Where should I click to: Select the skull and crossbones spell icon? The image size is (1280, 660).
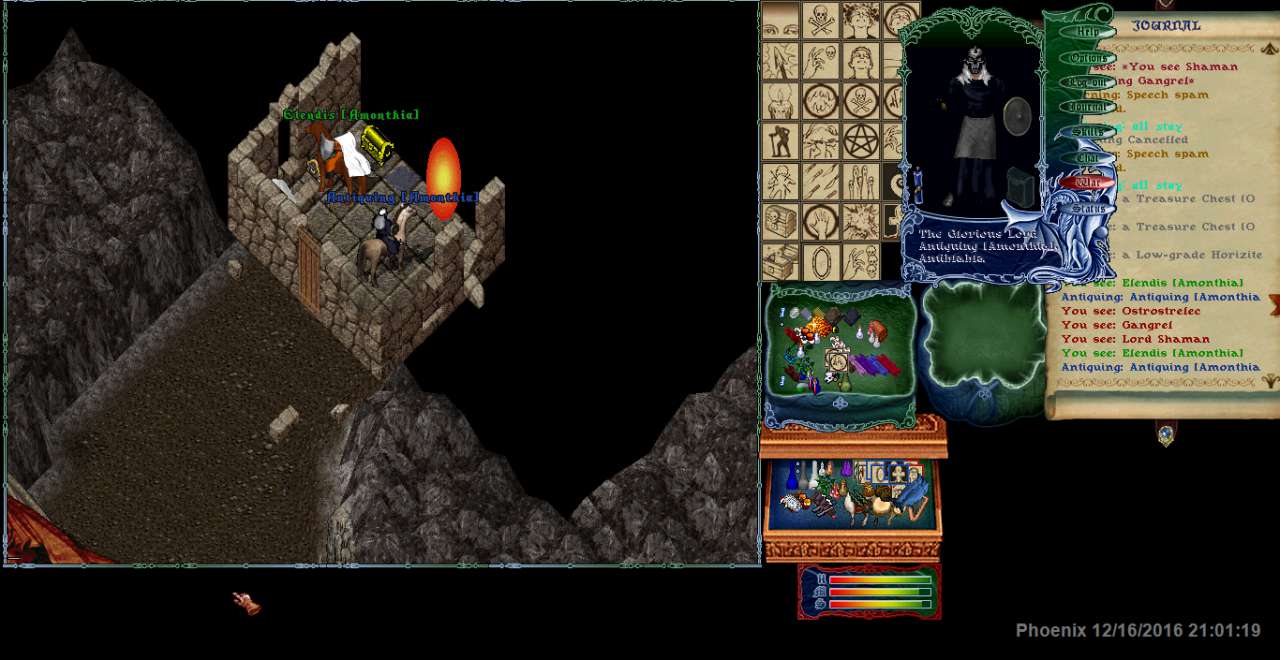[x=821, y=20]
